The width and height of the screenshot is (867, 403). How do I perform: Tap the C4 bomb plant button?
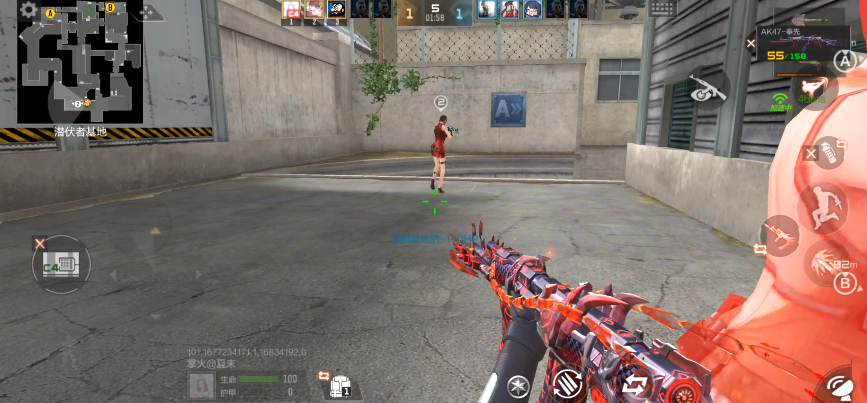click(x=61, y=264)
